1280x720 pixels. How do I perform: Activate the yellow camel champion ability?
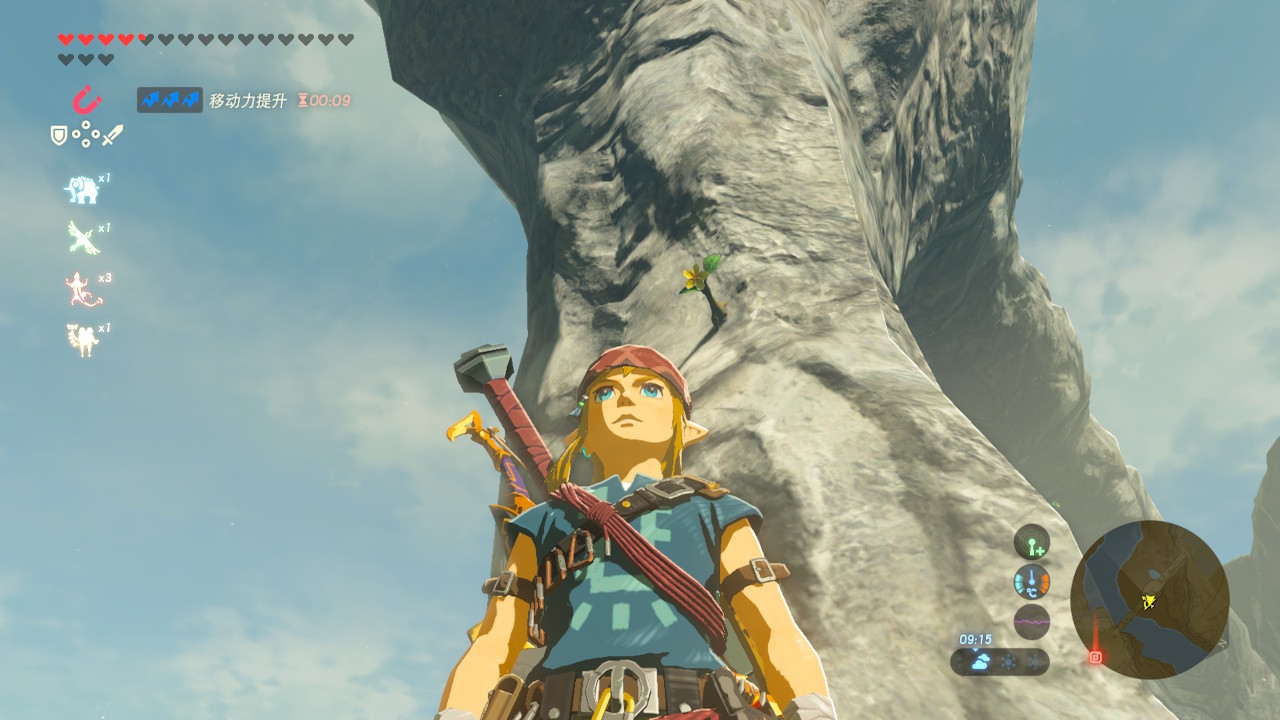coord(82,340)
